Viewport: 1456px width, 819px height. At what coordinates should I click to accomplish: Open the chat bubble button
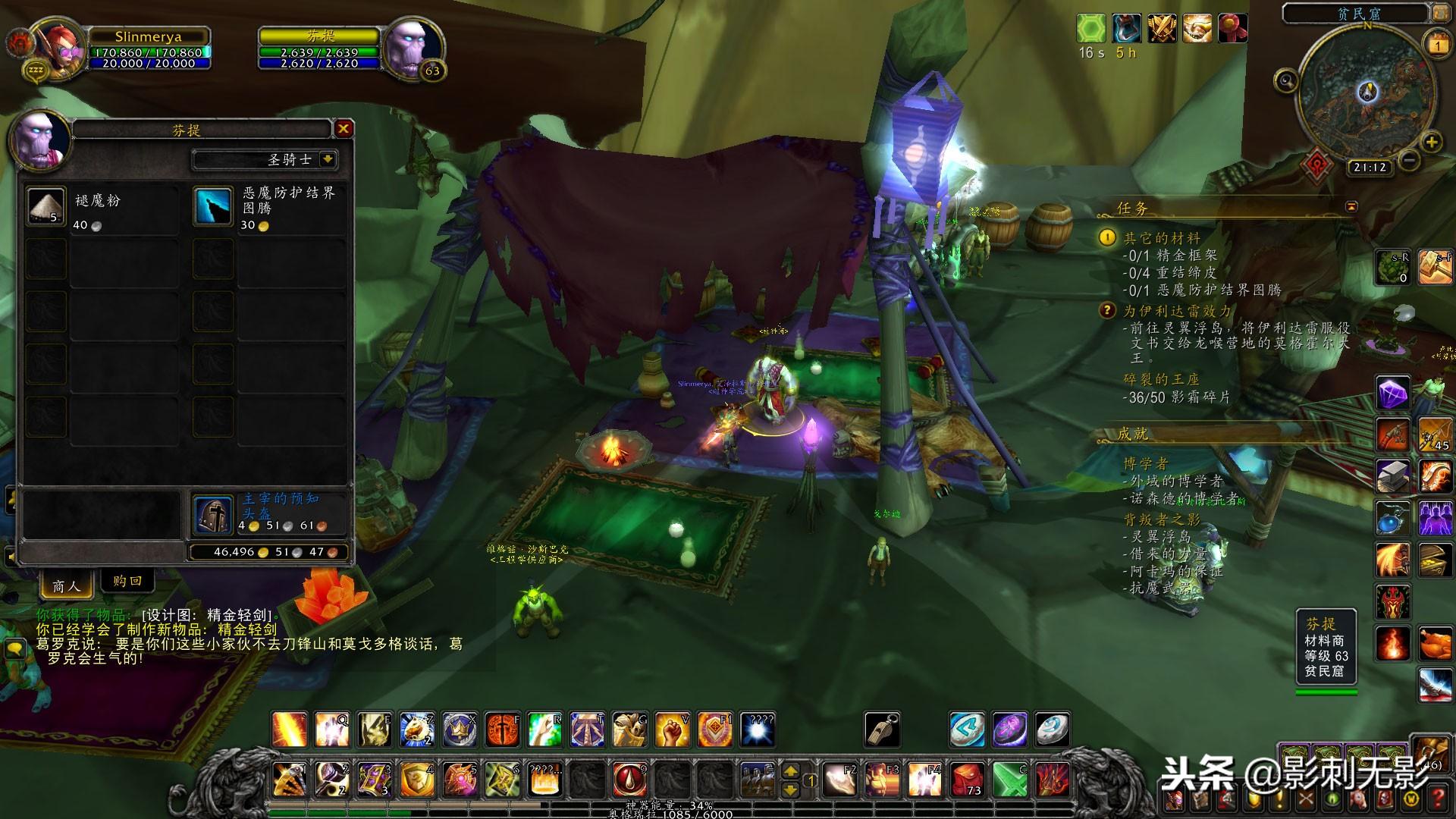14,648
